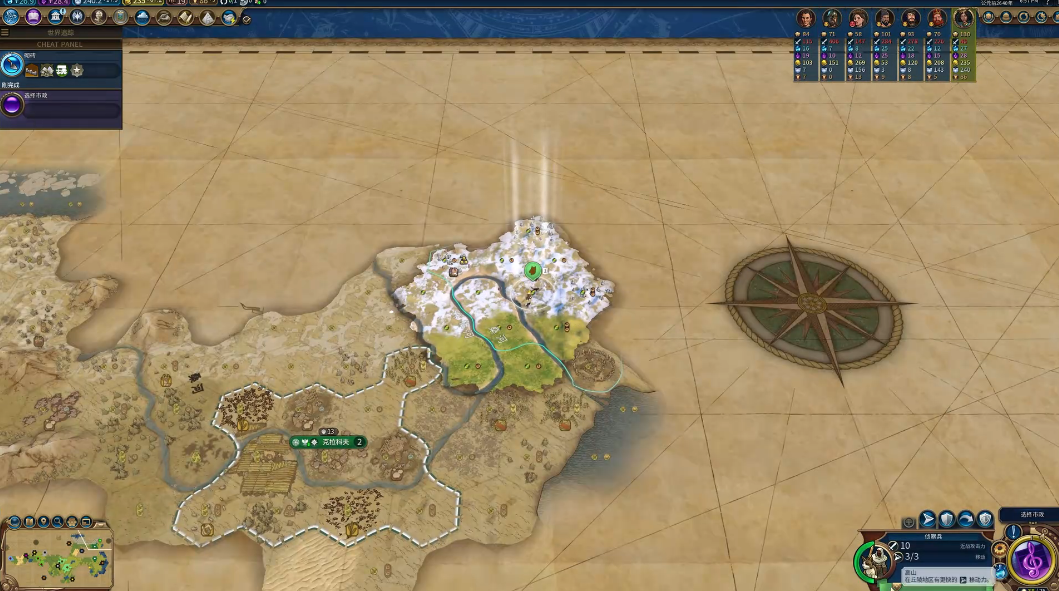Select the Krakow city banner
1059x591 pixels.
pos(328,442)
